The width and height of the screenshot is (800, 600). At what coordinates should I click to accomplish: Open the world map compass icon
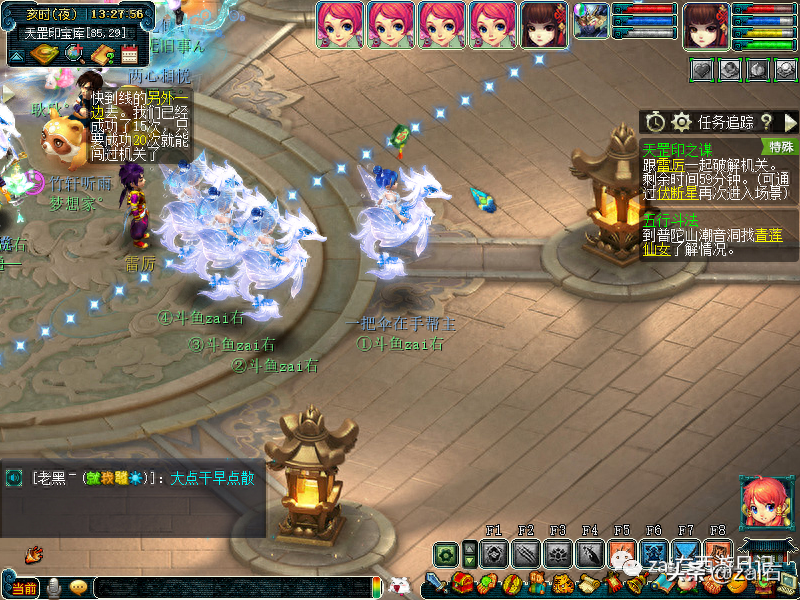44,53
